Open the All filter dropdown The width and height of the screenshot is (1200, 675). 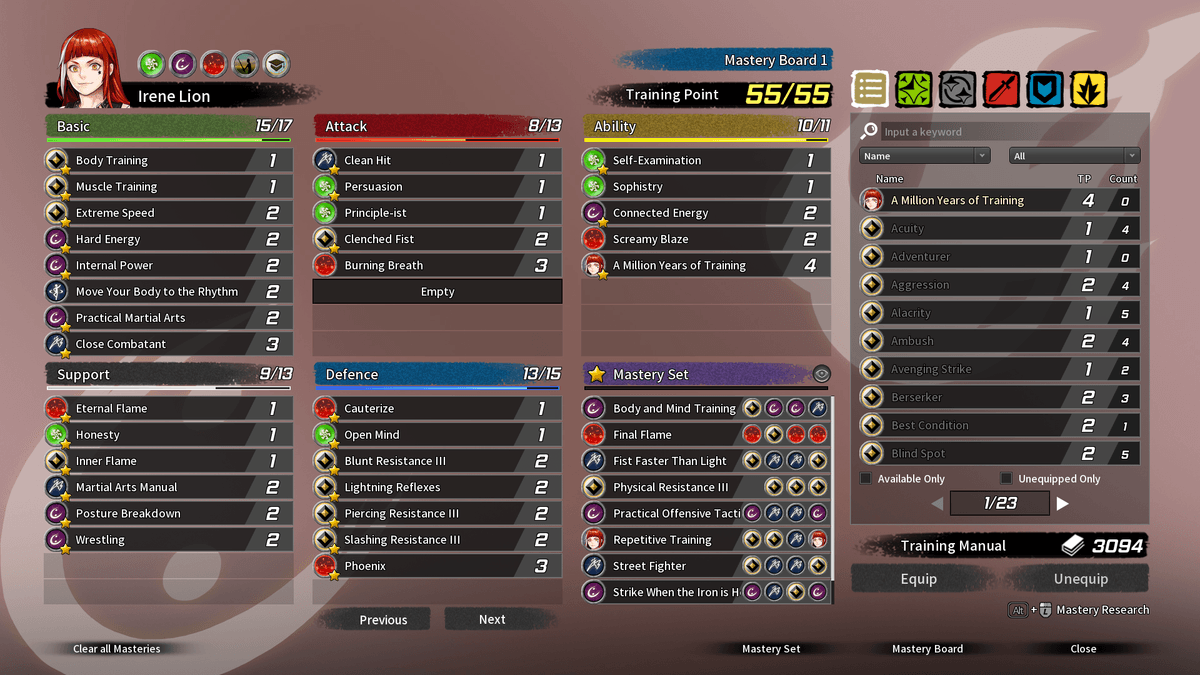coord(1074,156)
